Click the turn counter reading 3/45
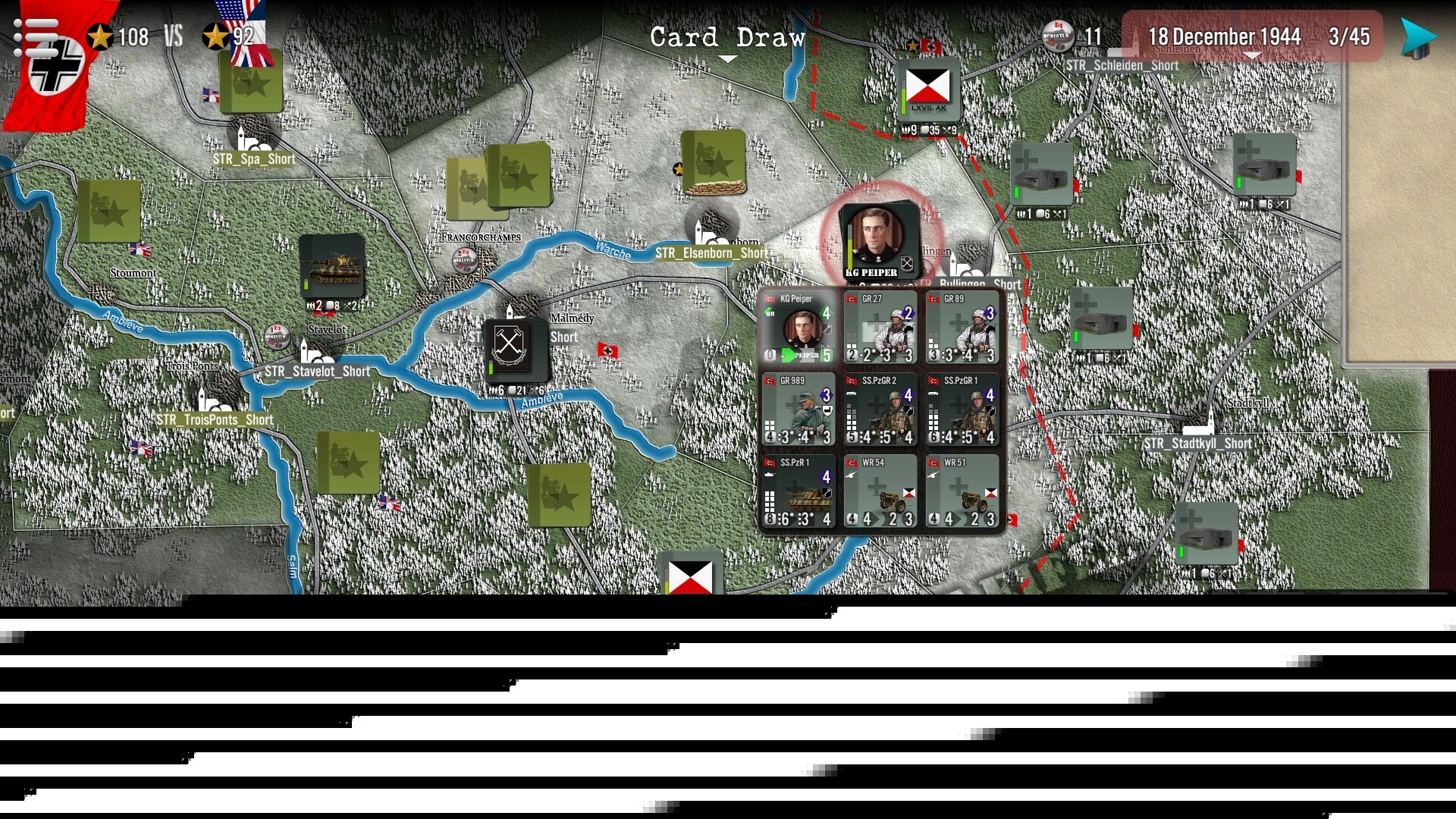This screenshot has height=819, width=1456. 1349,36
